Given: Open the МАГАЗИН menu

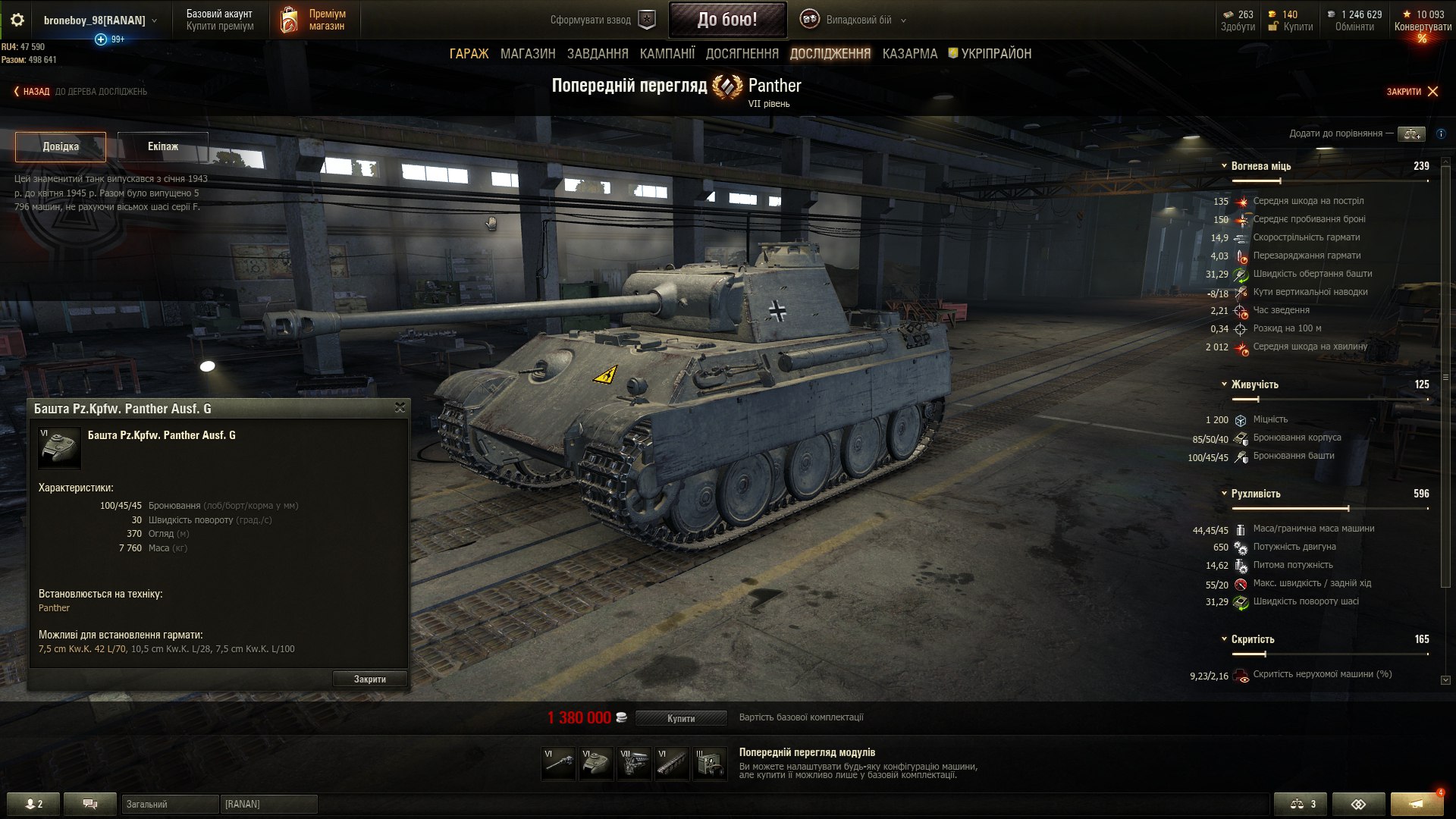Looking at the screenshot, I should pyautogui.click(x=528, y=54).
